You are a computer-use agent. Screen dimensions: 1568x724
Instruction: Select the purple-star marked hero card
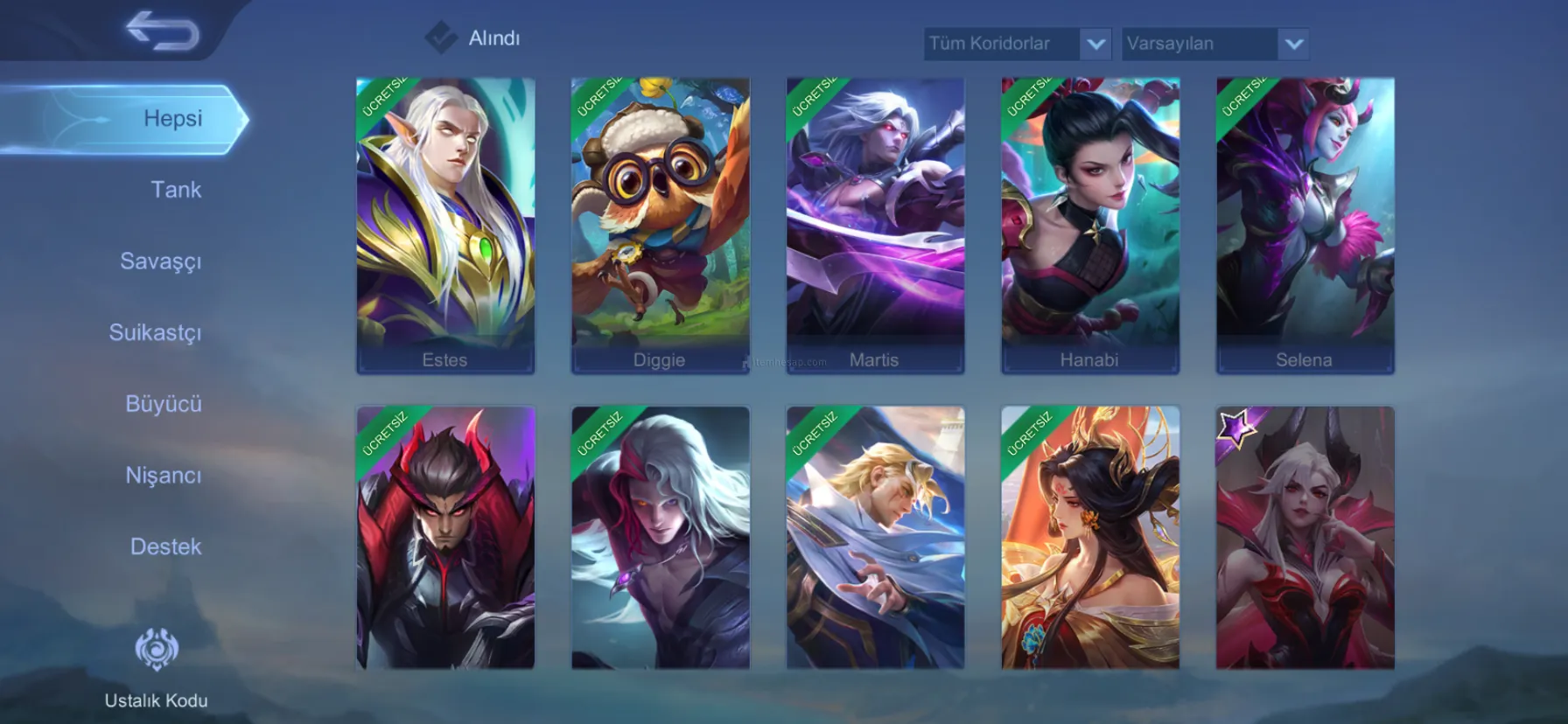click(x=1305, y=538)
